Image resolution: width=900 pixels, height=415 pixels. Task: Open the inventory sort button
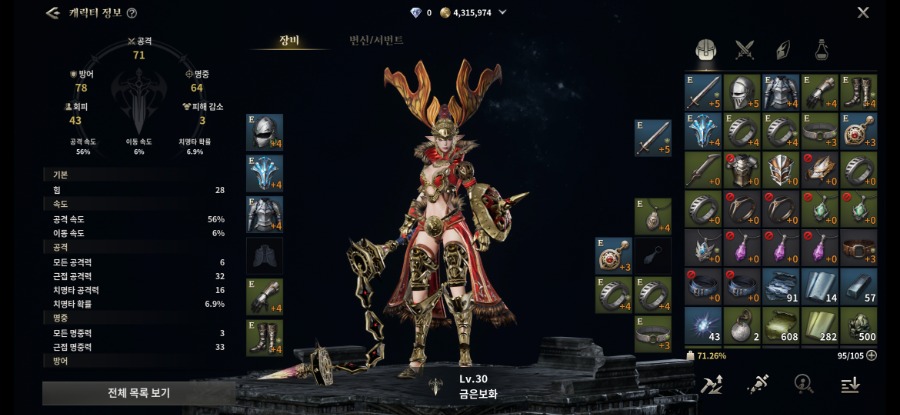pos(849,384)
